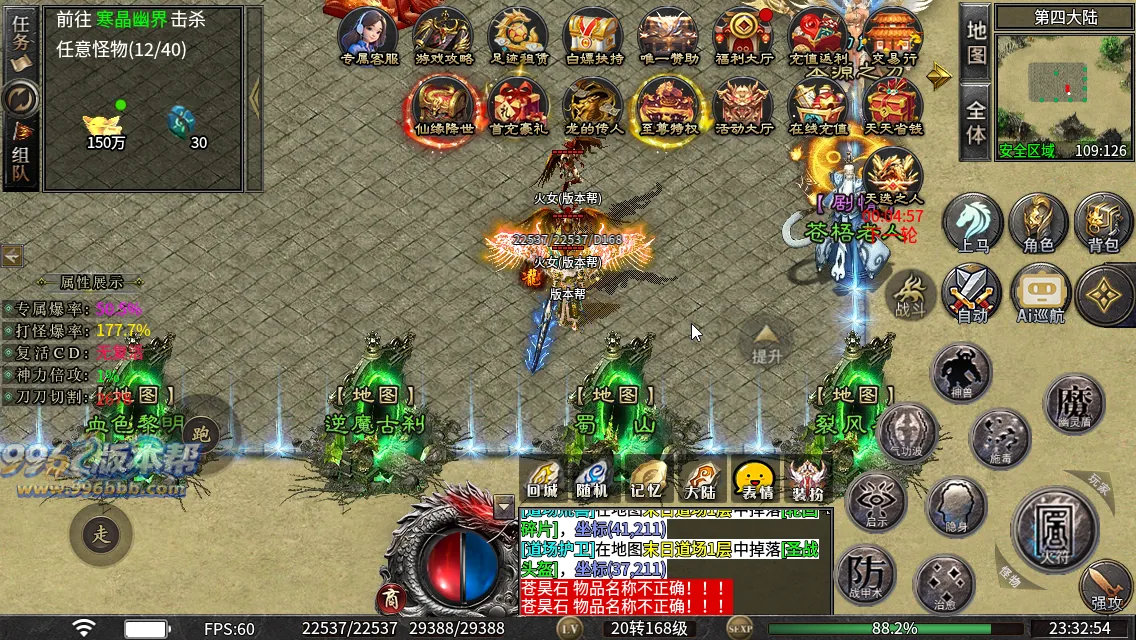Open the 表情 emoji panel
The height and width of the screenshot is (640, 1136).
click(x=753, y=479)
